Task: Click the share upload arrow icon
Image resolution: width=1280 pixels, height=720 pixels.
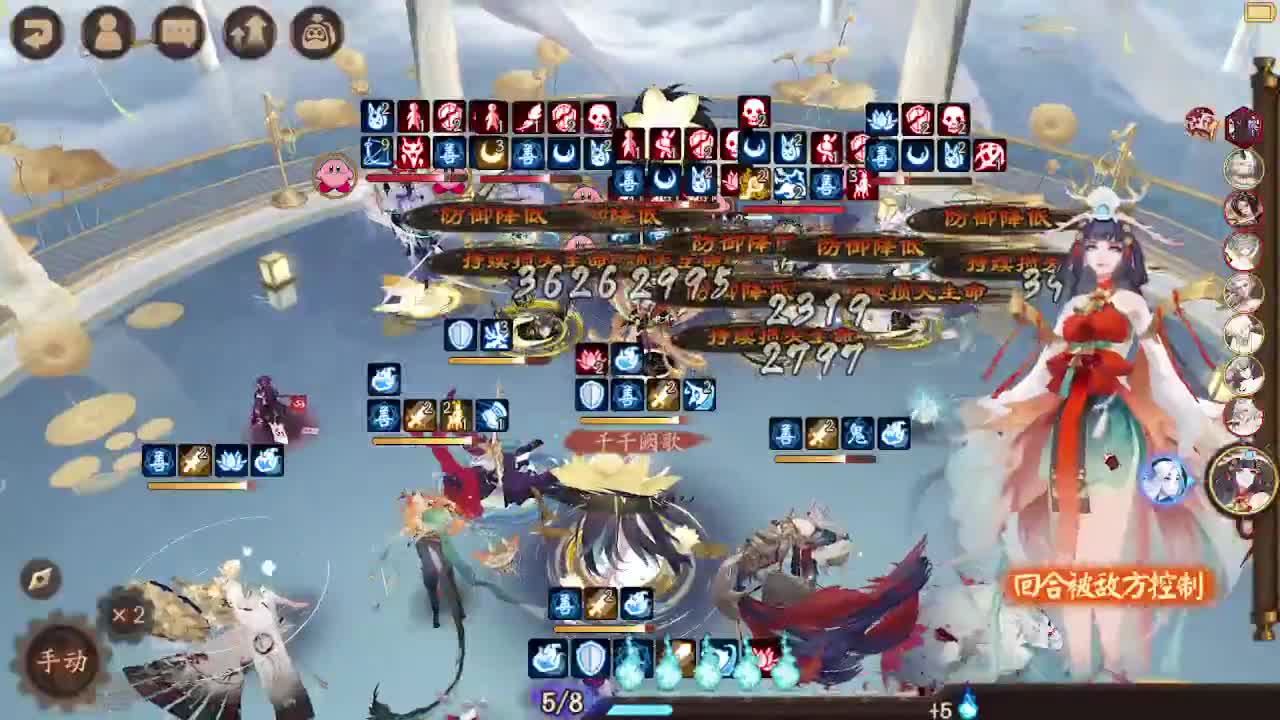Action: 245,31
